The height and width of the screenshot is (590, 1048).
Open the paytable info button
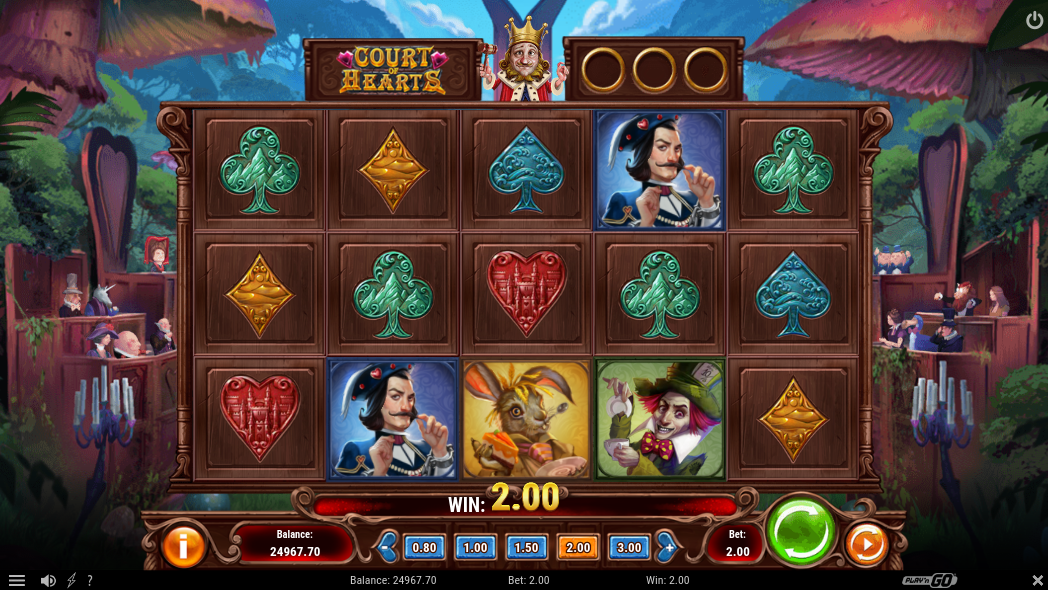[x=183, y=546]
